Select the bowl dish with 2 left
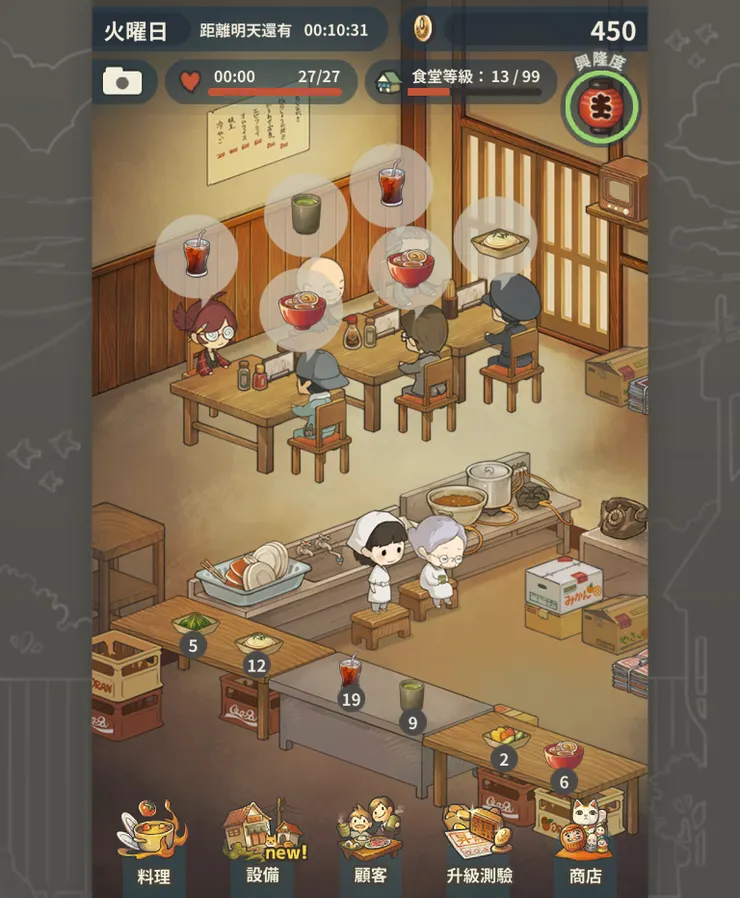740x898 pixels. [x=504, y=739]
